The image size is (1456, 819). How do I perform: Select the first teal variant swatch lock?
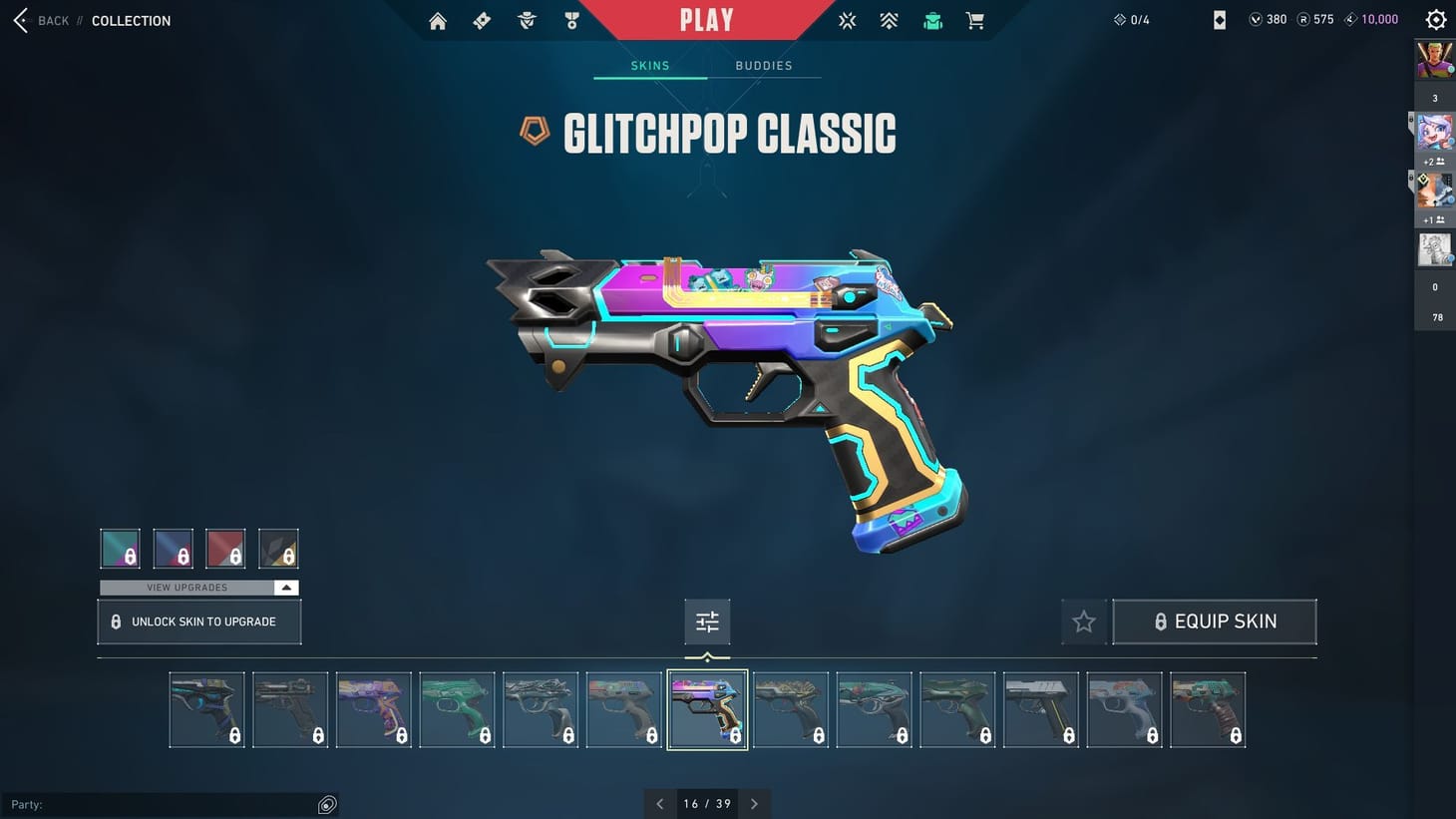(120, 548)
